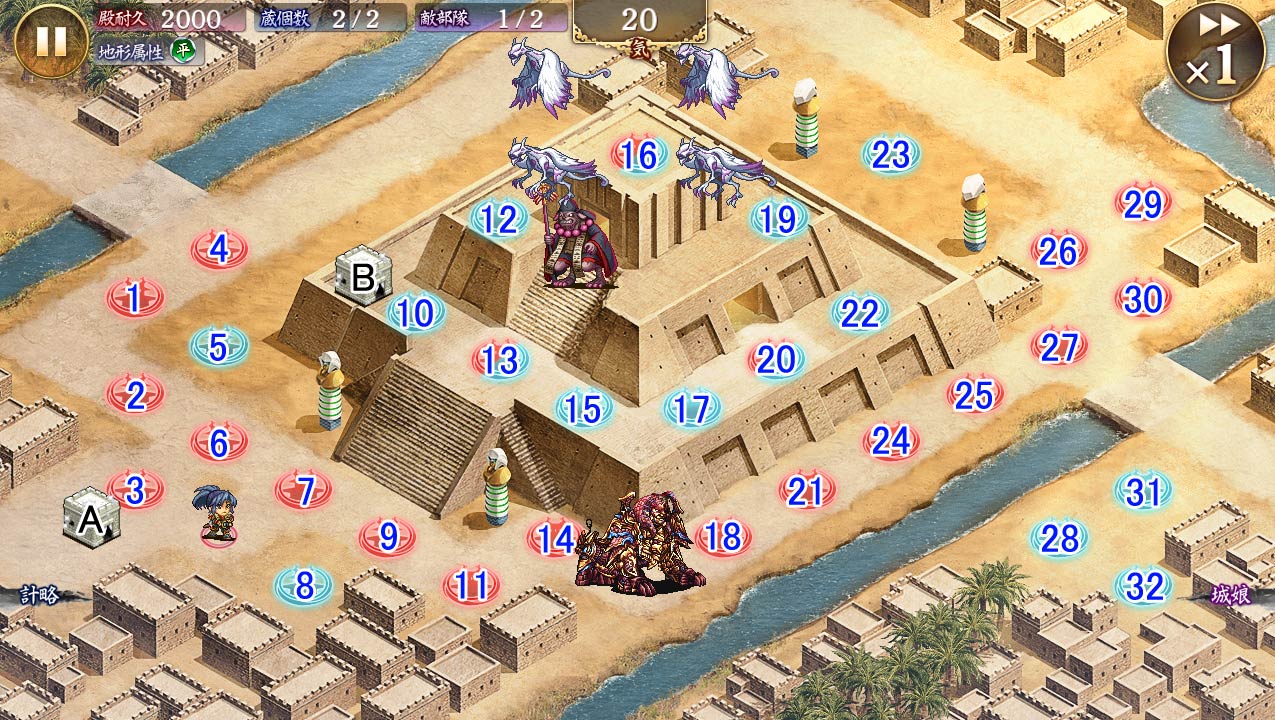Open the 計略 stratagem panel
Viewport: 1275px width, 720px height.
[x=40, y=596]
